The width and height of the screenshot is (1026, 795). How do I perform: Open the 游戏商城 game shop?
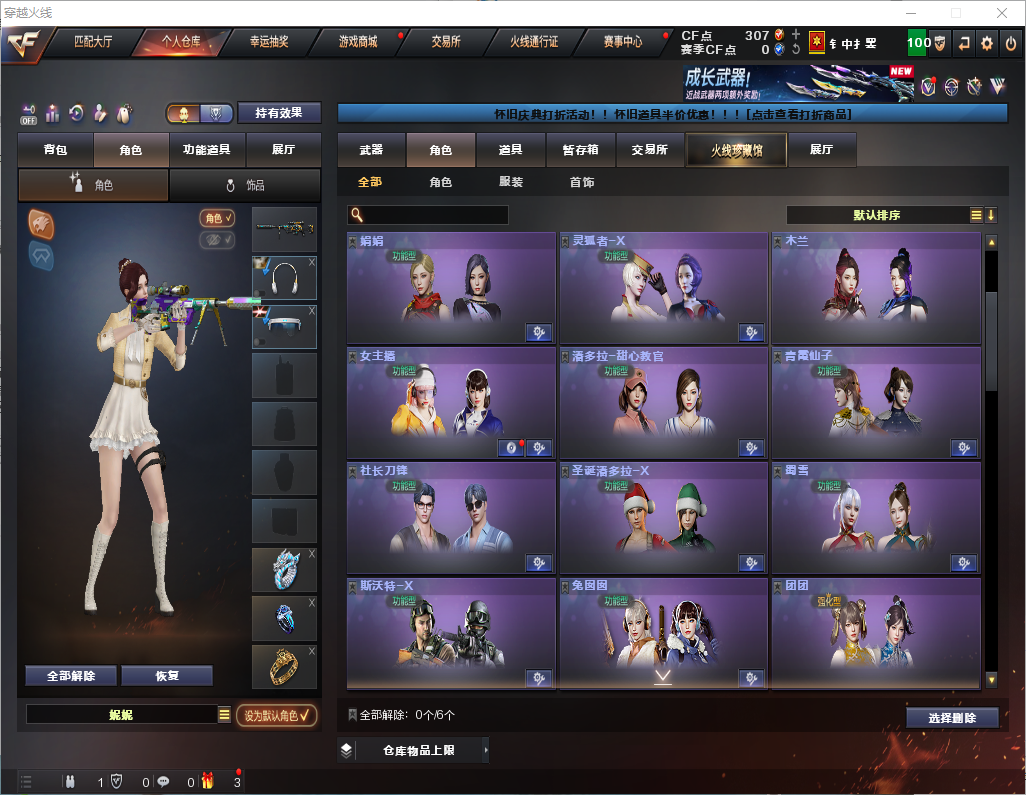click(x=357, y=42)
